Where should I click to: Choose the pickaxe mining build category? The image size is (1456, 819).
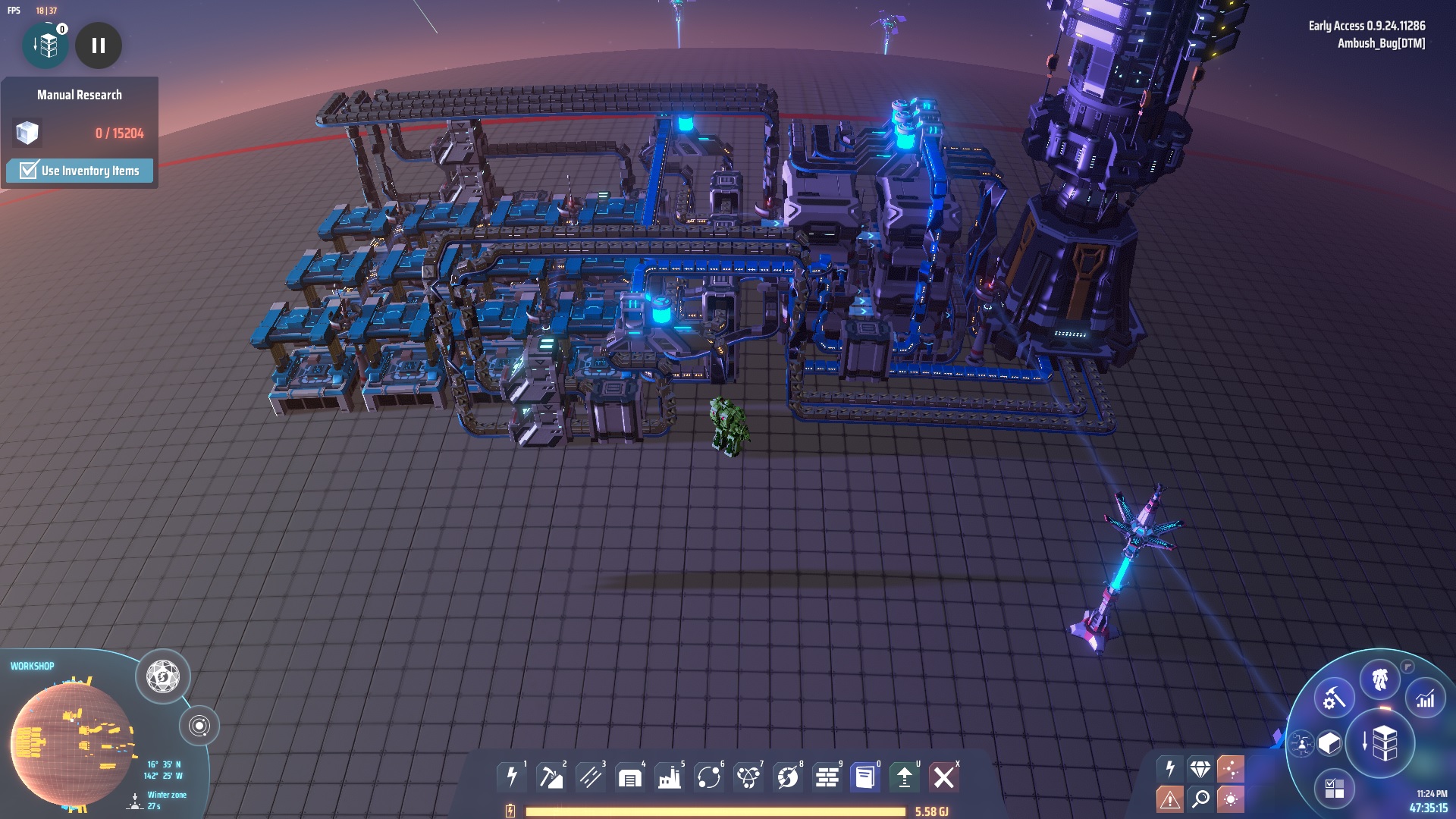[551, 777]
